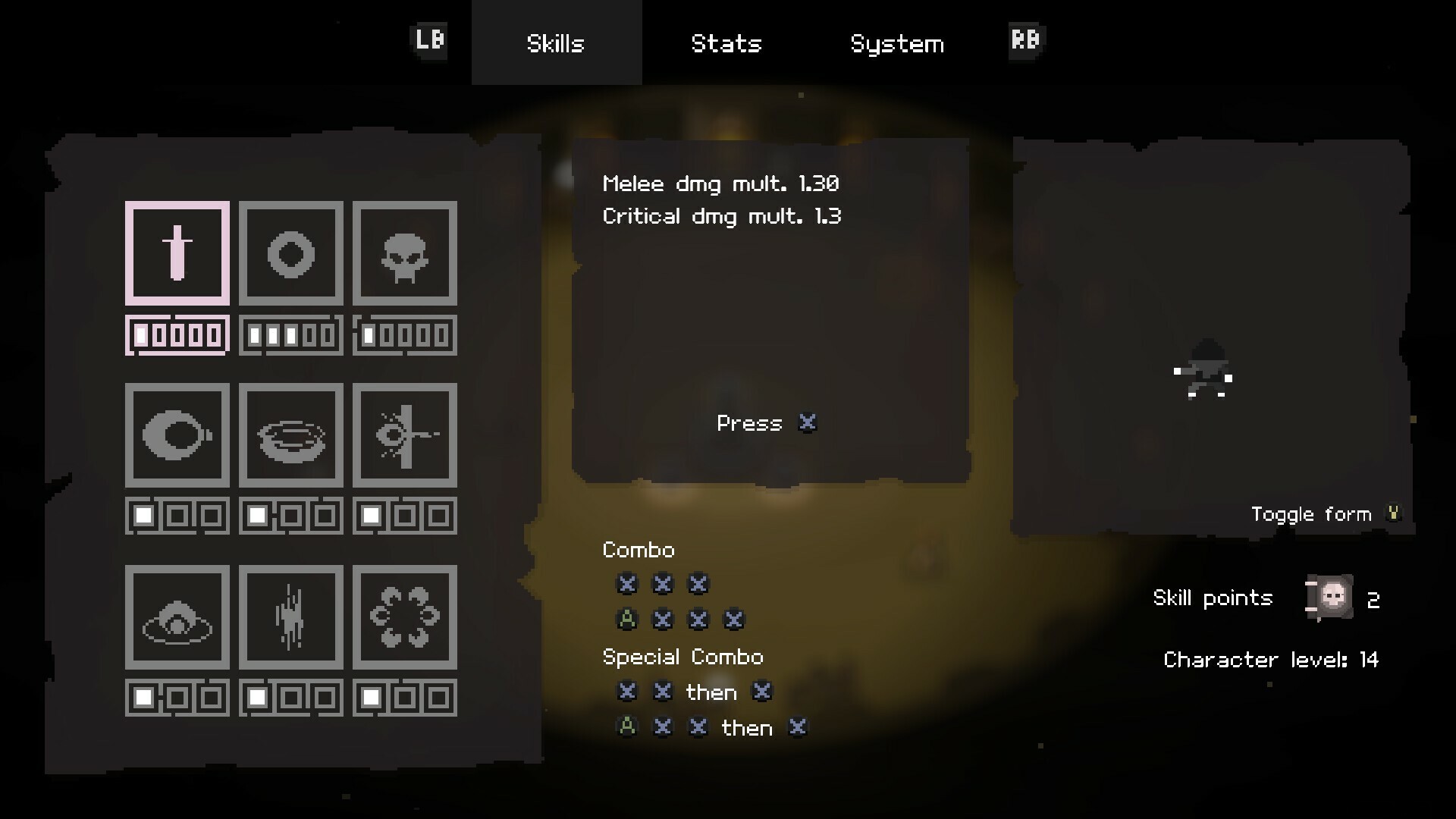Select the circling shards skill icon
Image resolution: width=1456 pixels, height=819 pixels.
[x=405, y=617]
